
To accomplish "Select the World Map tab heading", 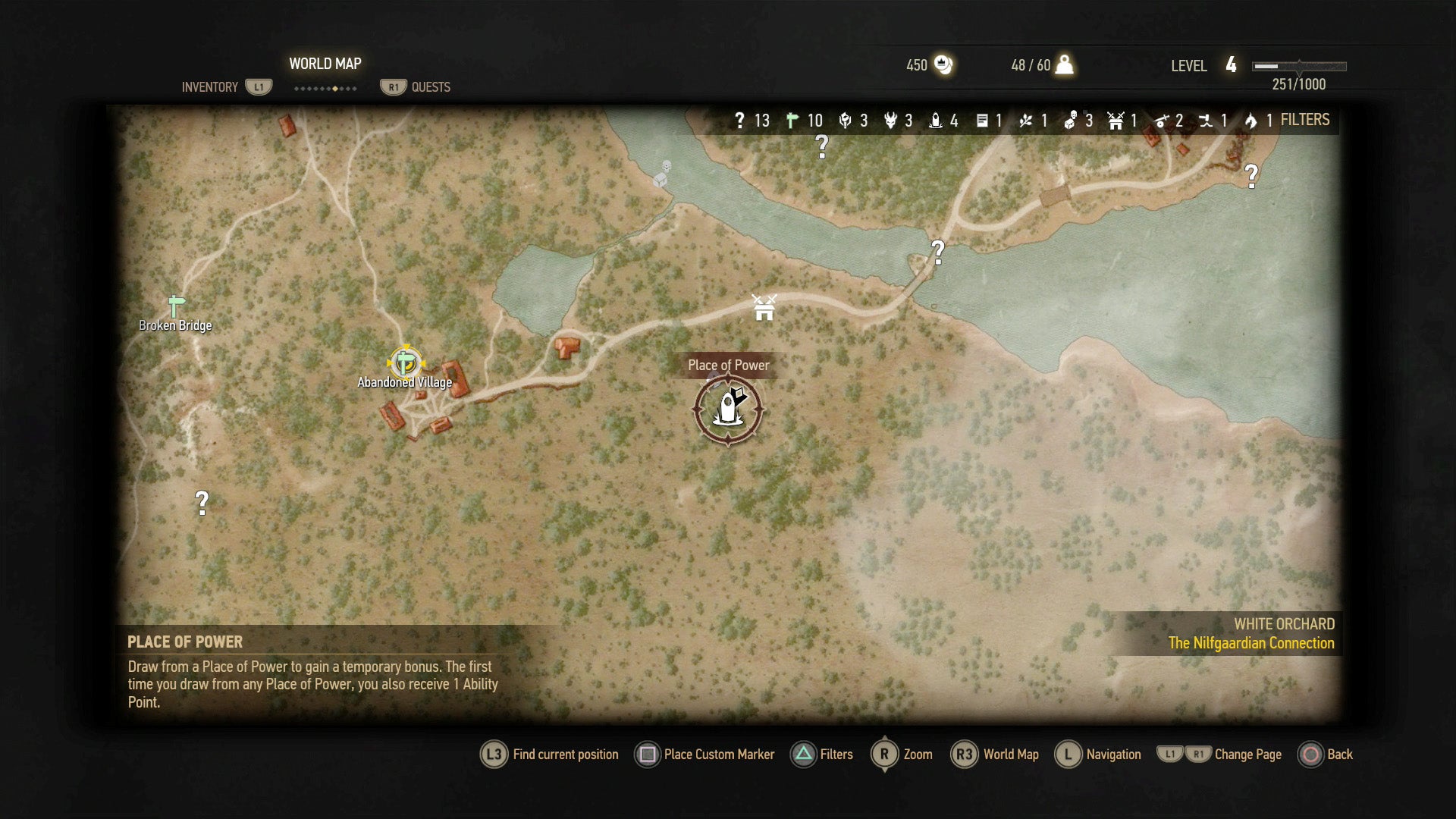I will pyautogui.click(x=325, y=64).
